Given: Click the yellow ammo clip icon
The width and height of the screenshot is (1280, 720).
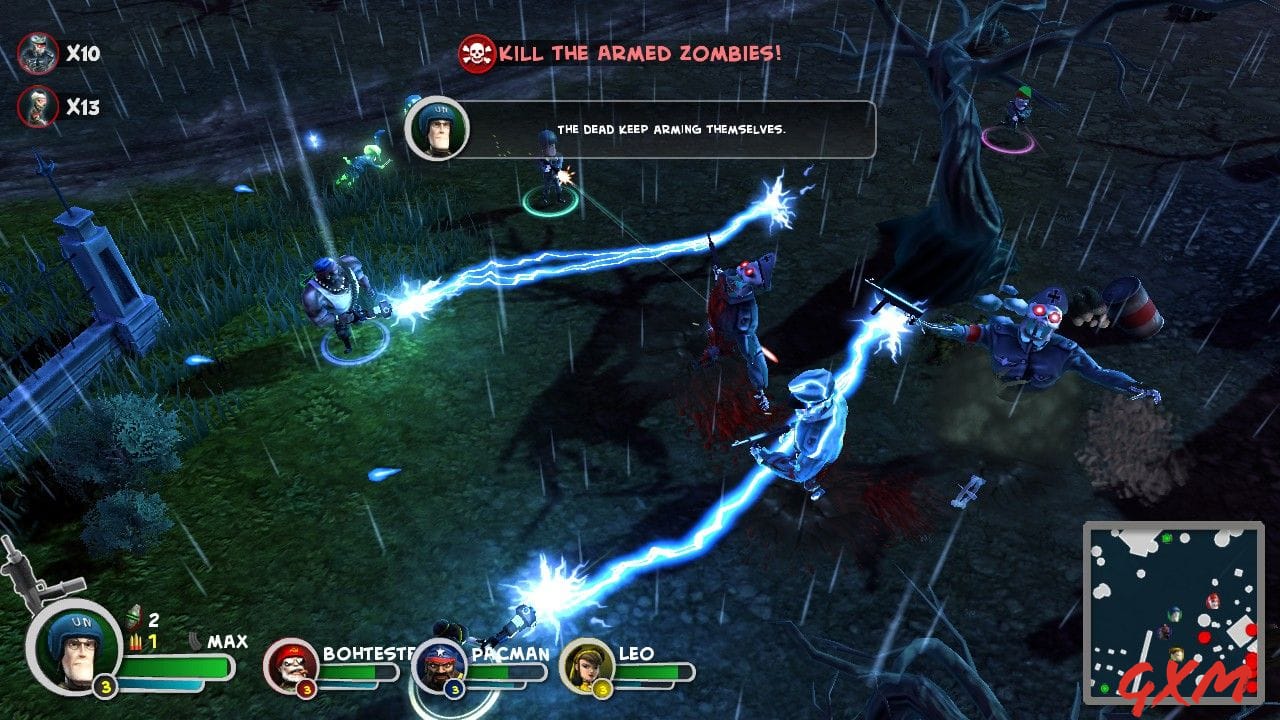Looking at the screenshot, I should [x=136, y=641].
